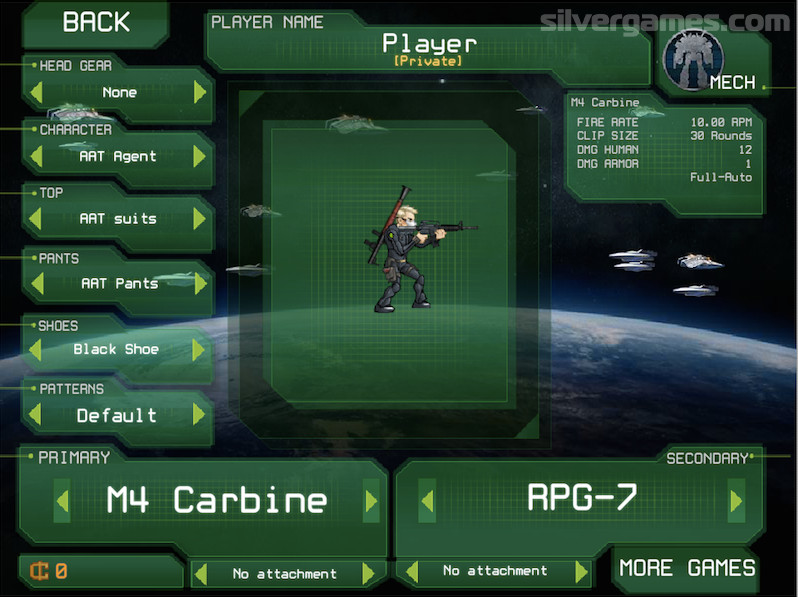798x597 pixels.
Task: Change to previous pattern before Default
Action: click(x=37, y=415)
